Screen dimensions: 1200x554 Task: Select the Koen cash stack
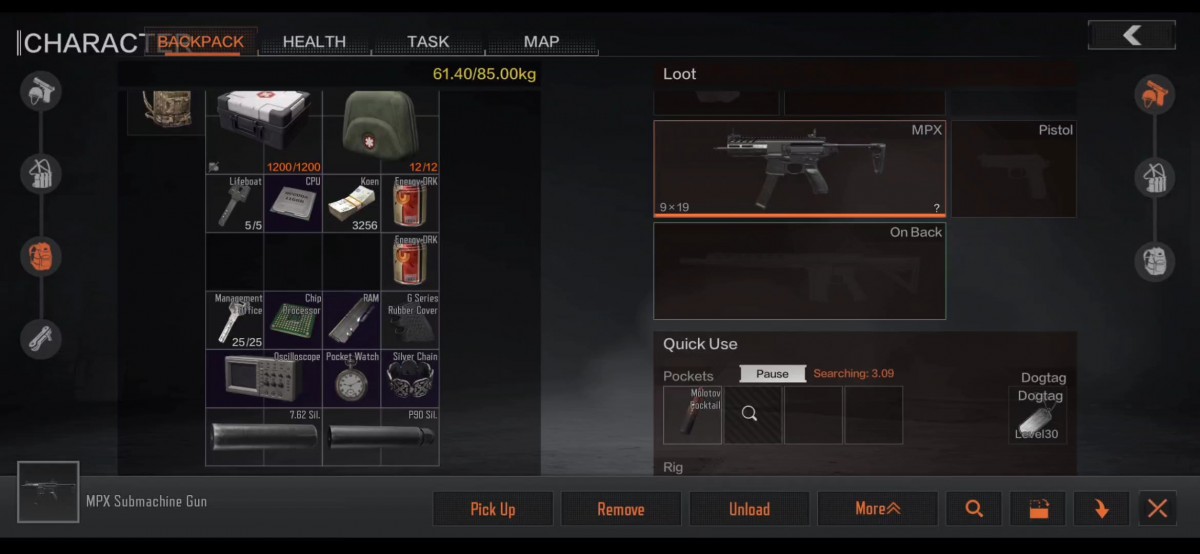point(351,204)
